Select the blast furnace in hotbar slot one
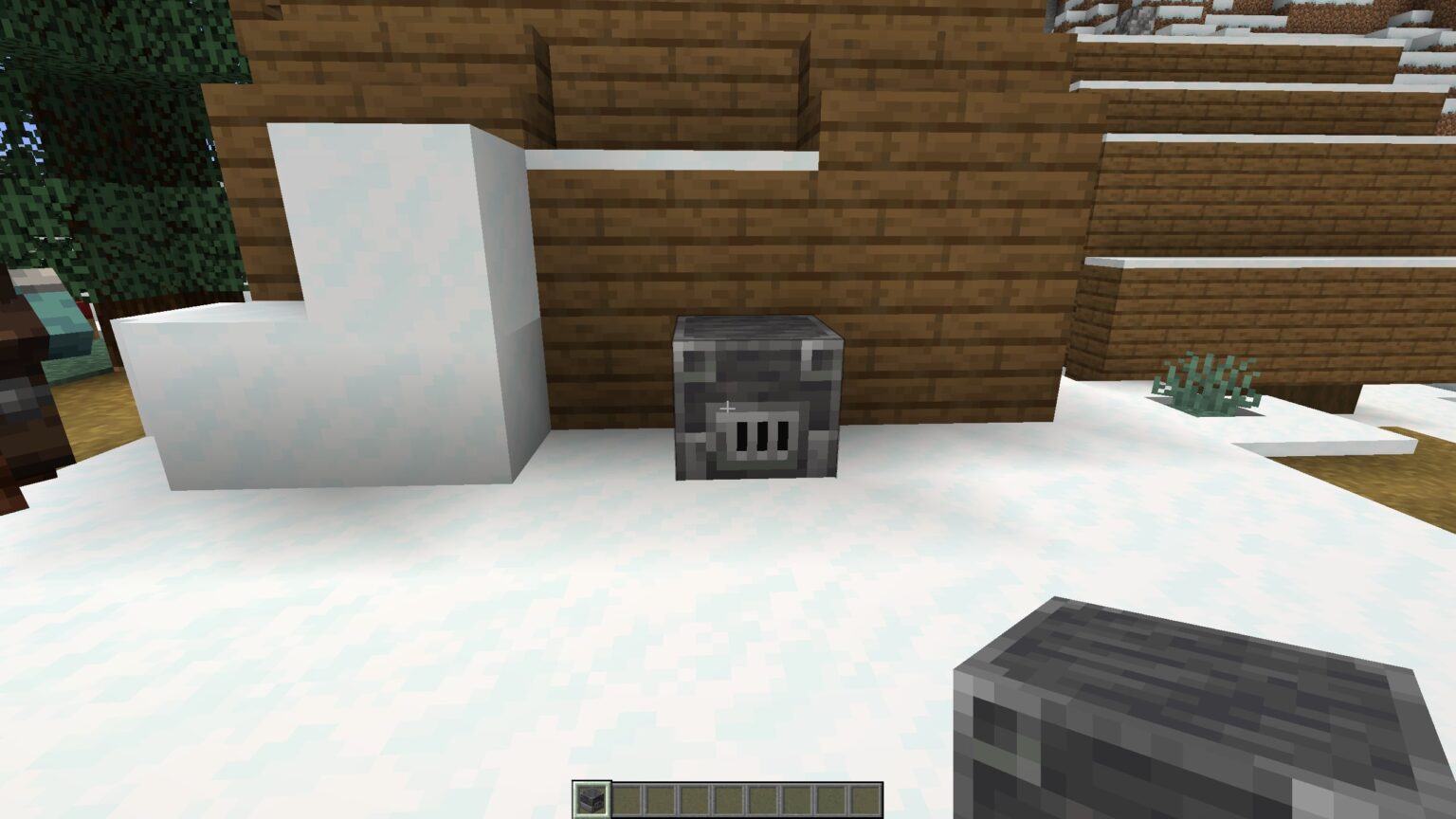Image resolution: width=1456 pixels, height=819 pixels. [x=590, y=796]
